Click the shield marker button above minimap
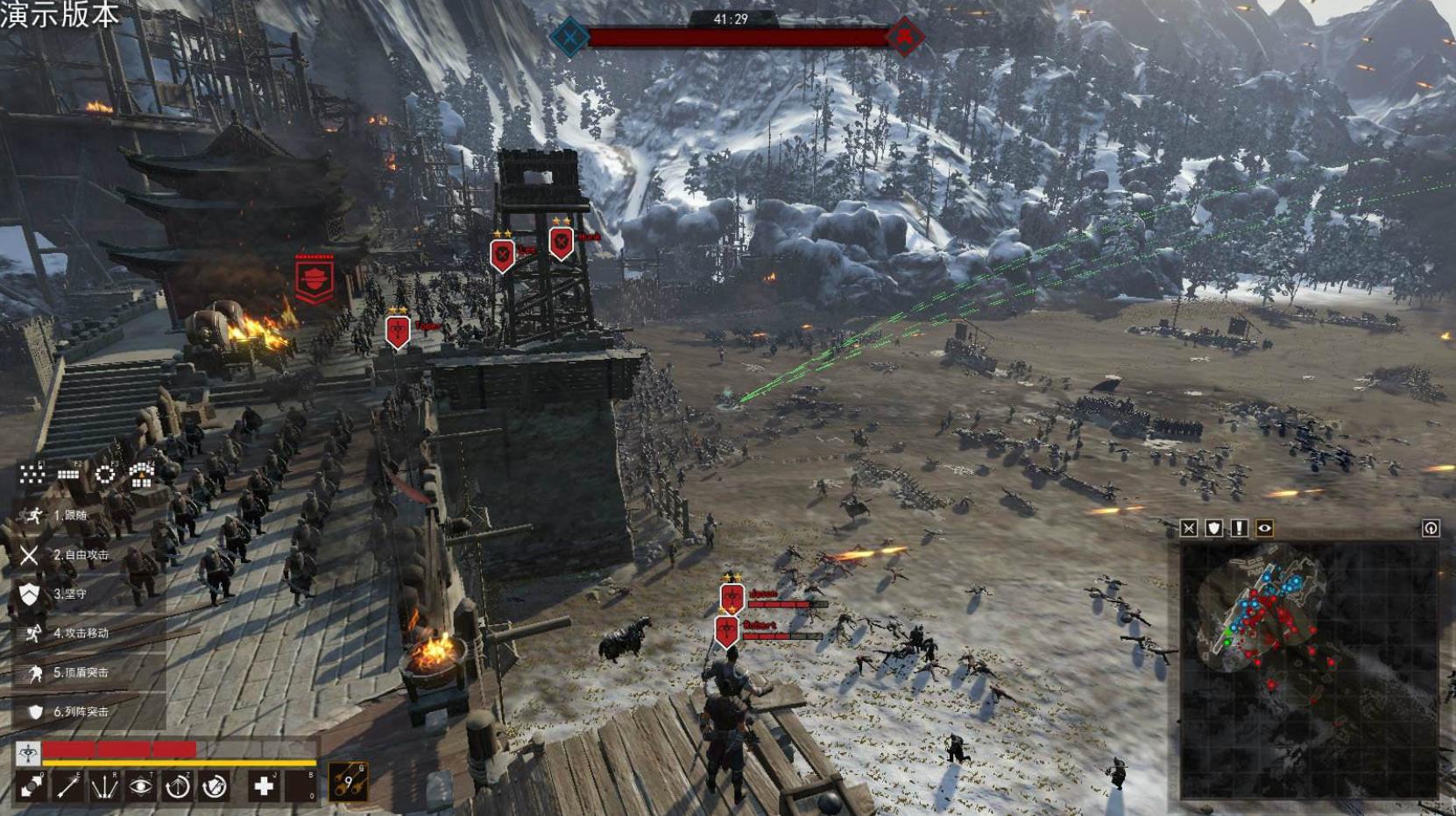 (1214, 528)
